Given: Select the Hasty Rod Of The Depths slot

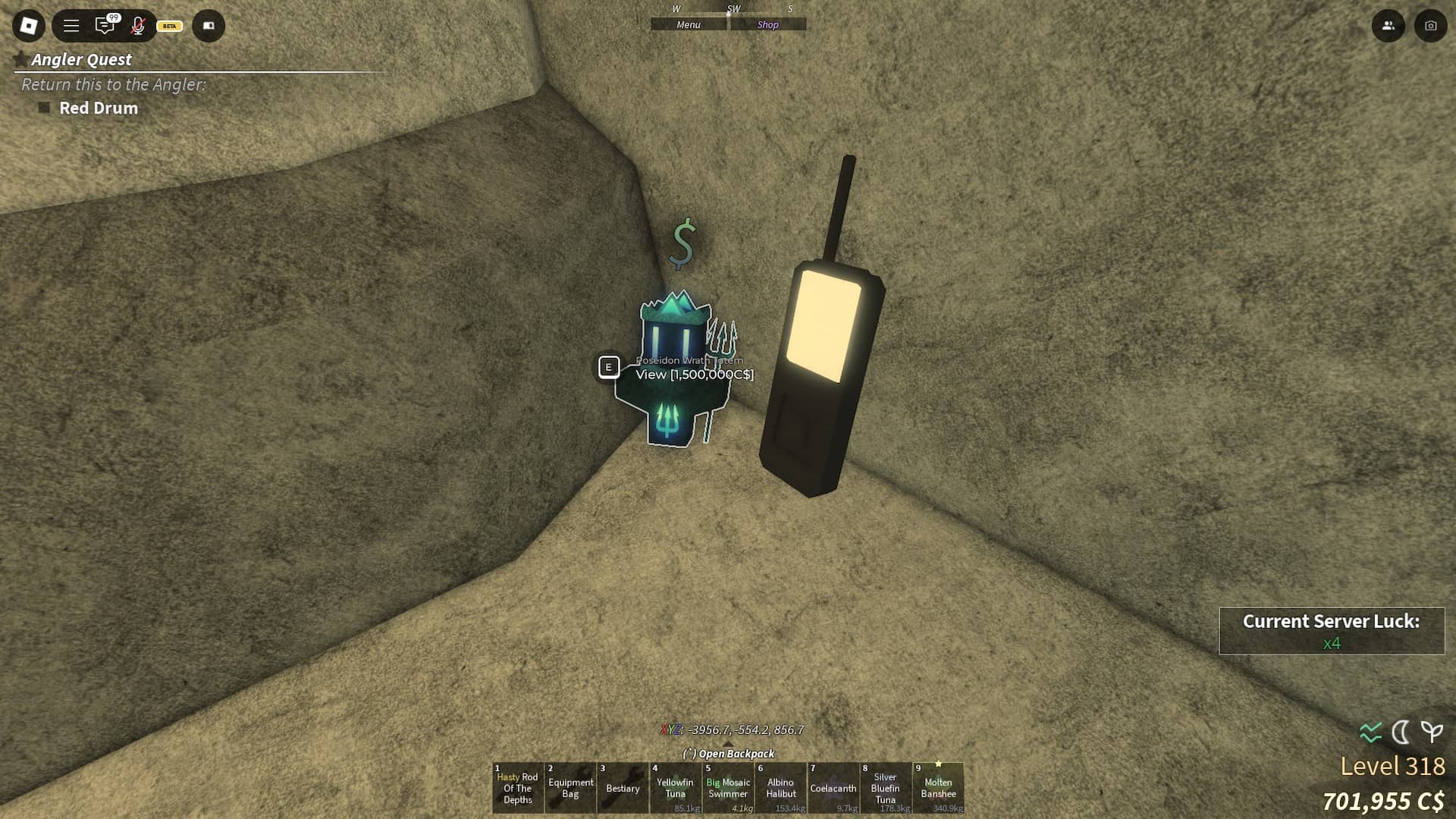Looking at the screenshot, I should coord(518,788).
